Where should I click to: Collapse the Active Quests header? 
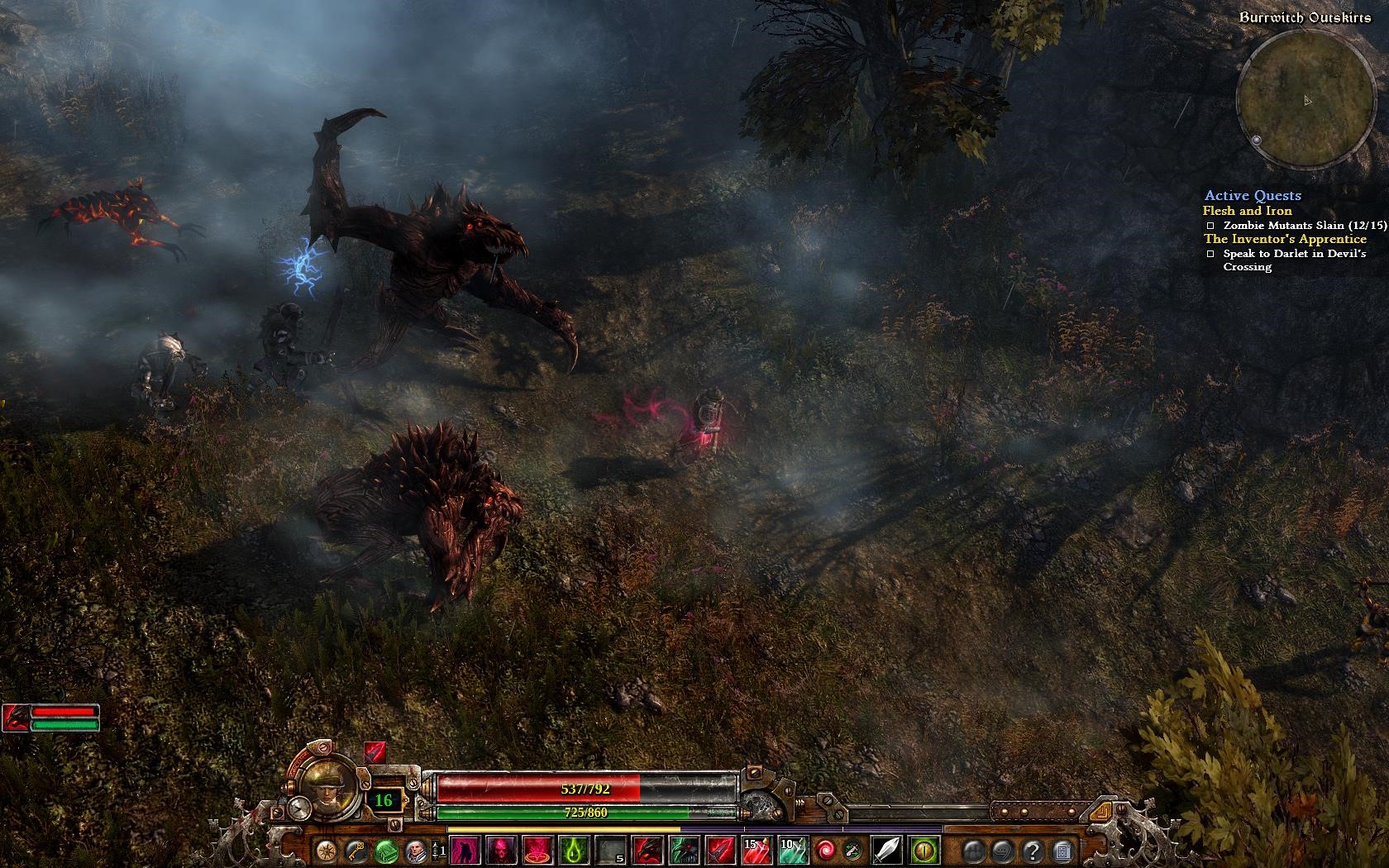[1254, 196]
